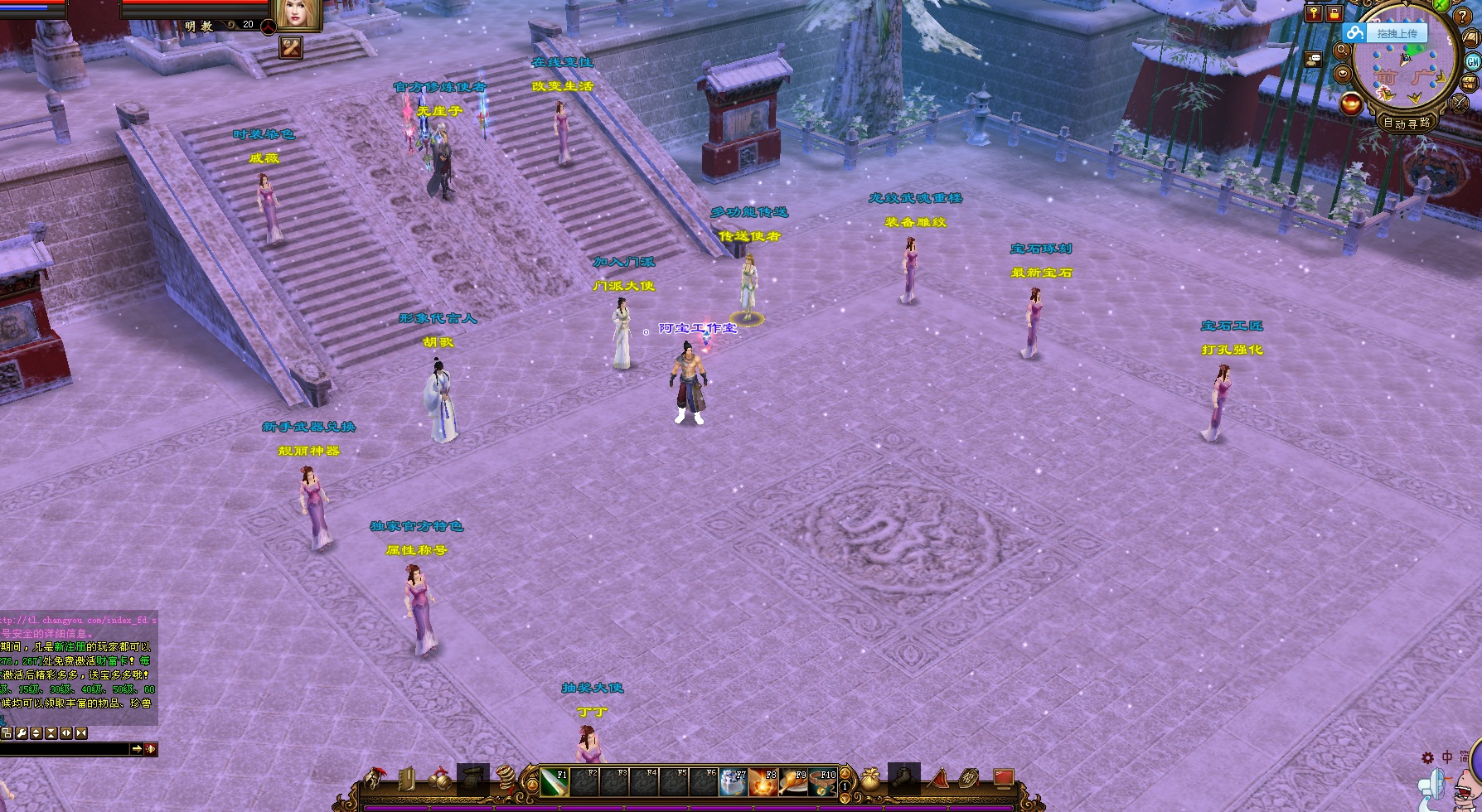Click the red monitor system icon
The width and height of the screenshot is (1482, 812).
coord(1004,778)
